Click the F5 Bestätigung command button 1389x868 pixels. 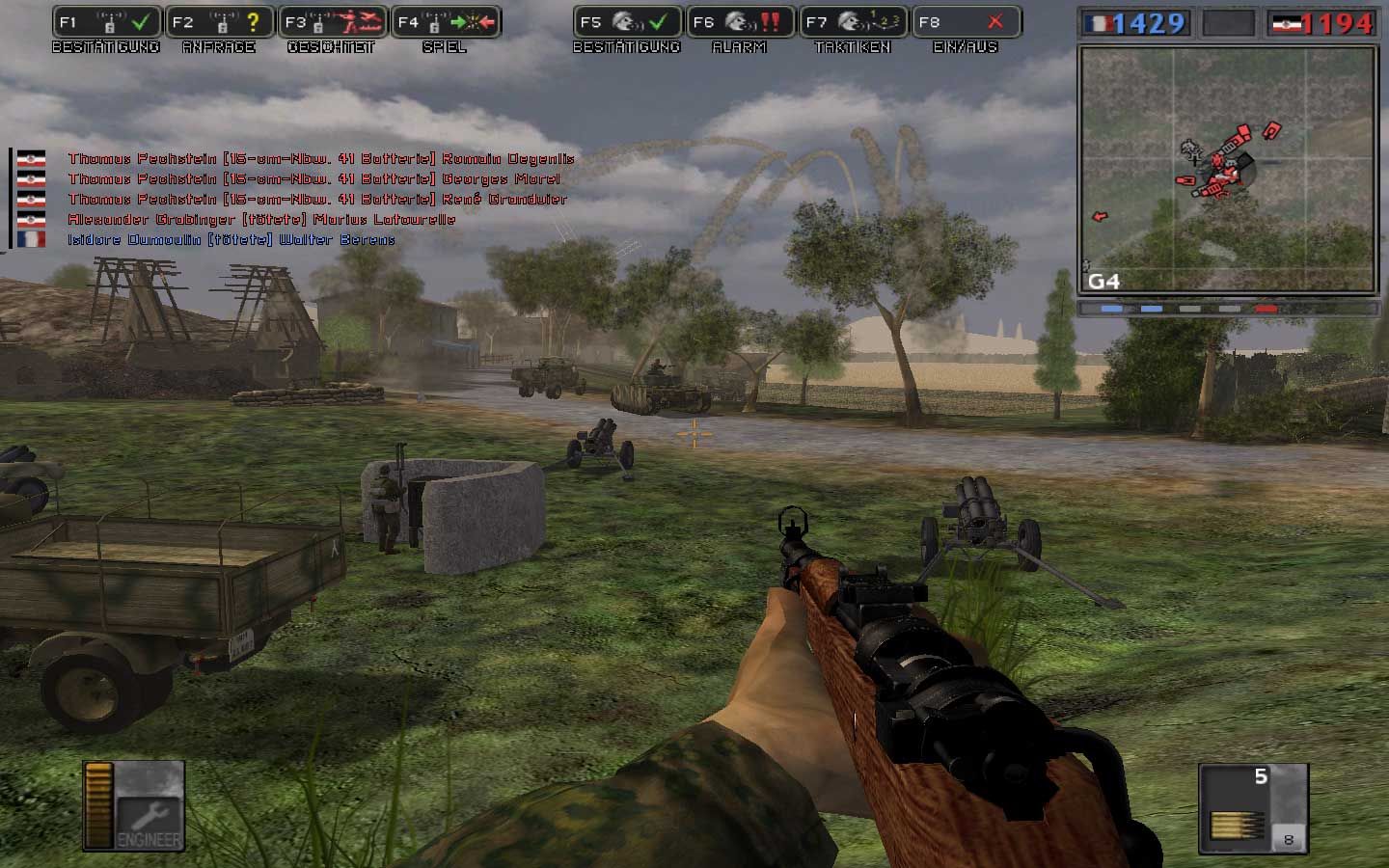click(x=627, y=22)
